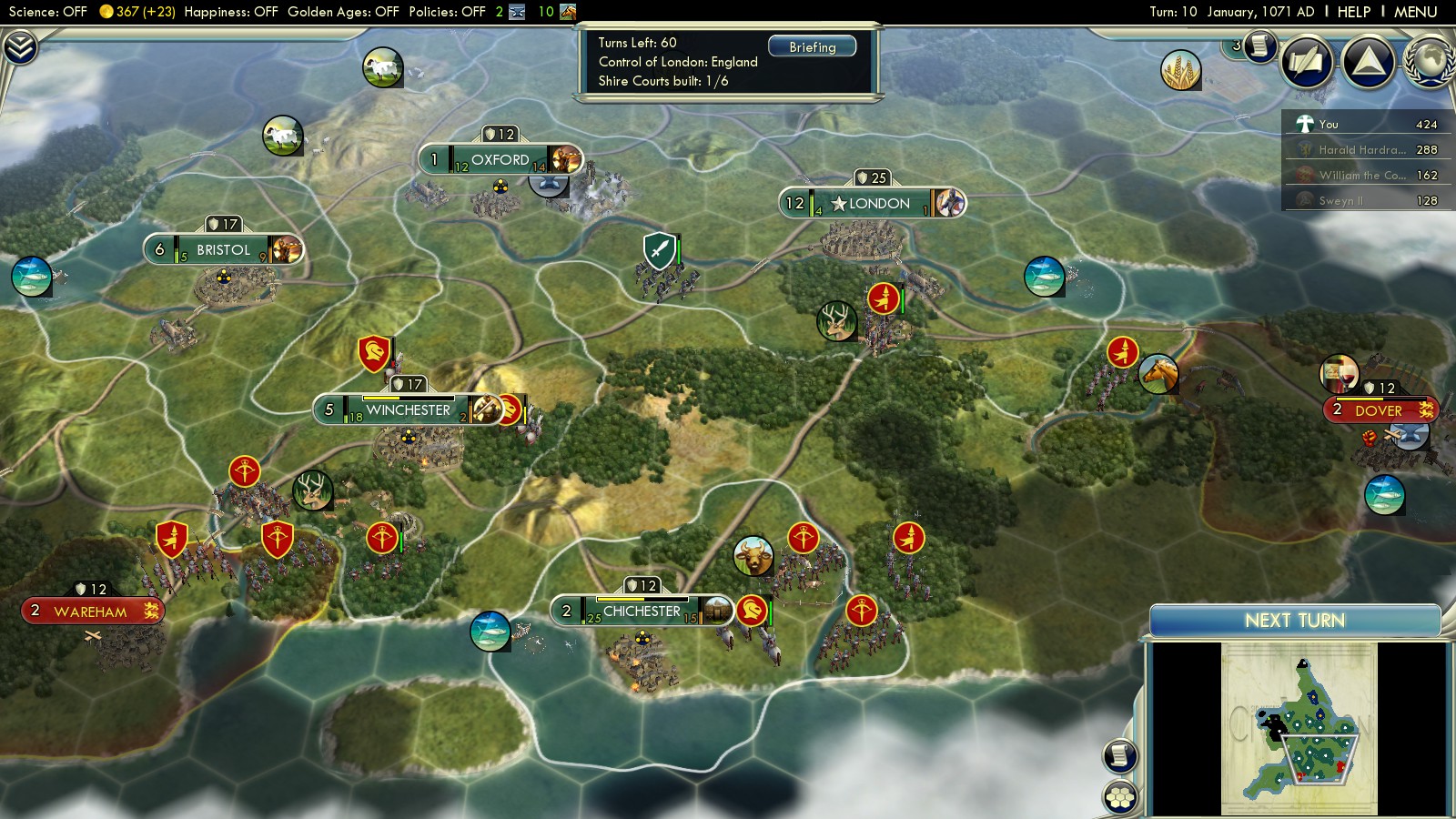Select the green sword-shield unit flag
Viewport: 1456px width, 819px height.
click(x=659, y=250)
